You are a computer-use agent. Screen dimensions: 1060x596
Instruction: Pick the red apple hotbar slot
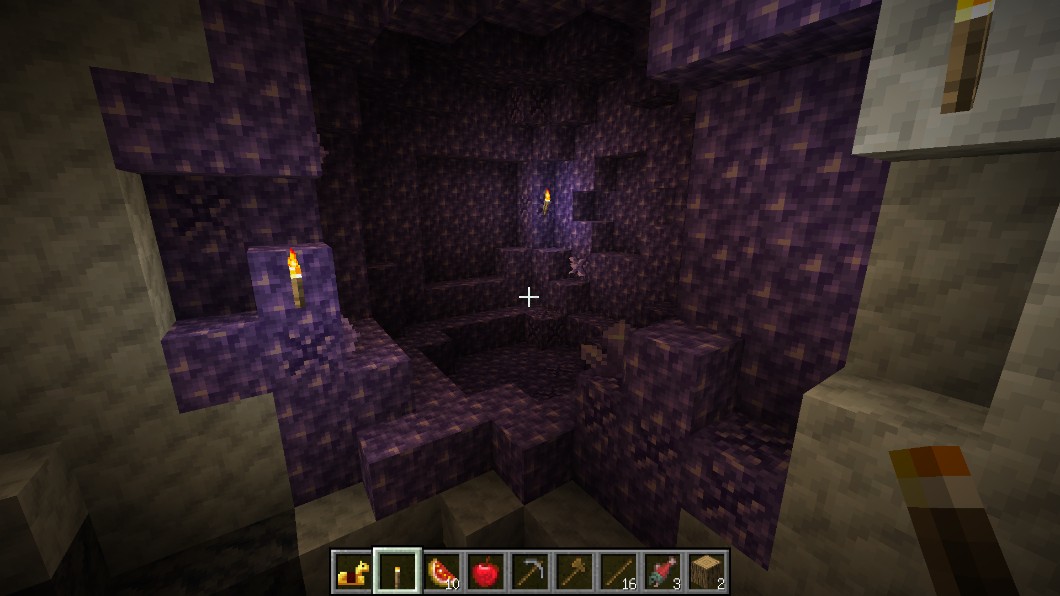[485, 572]
